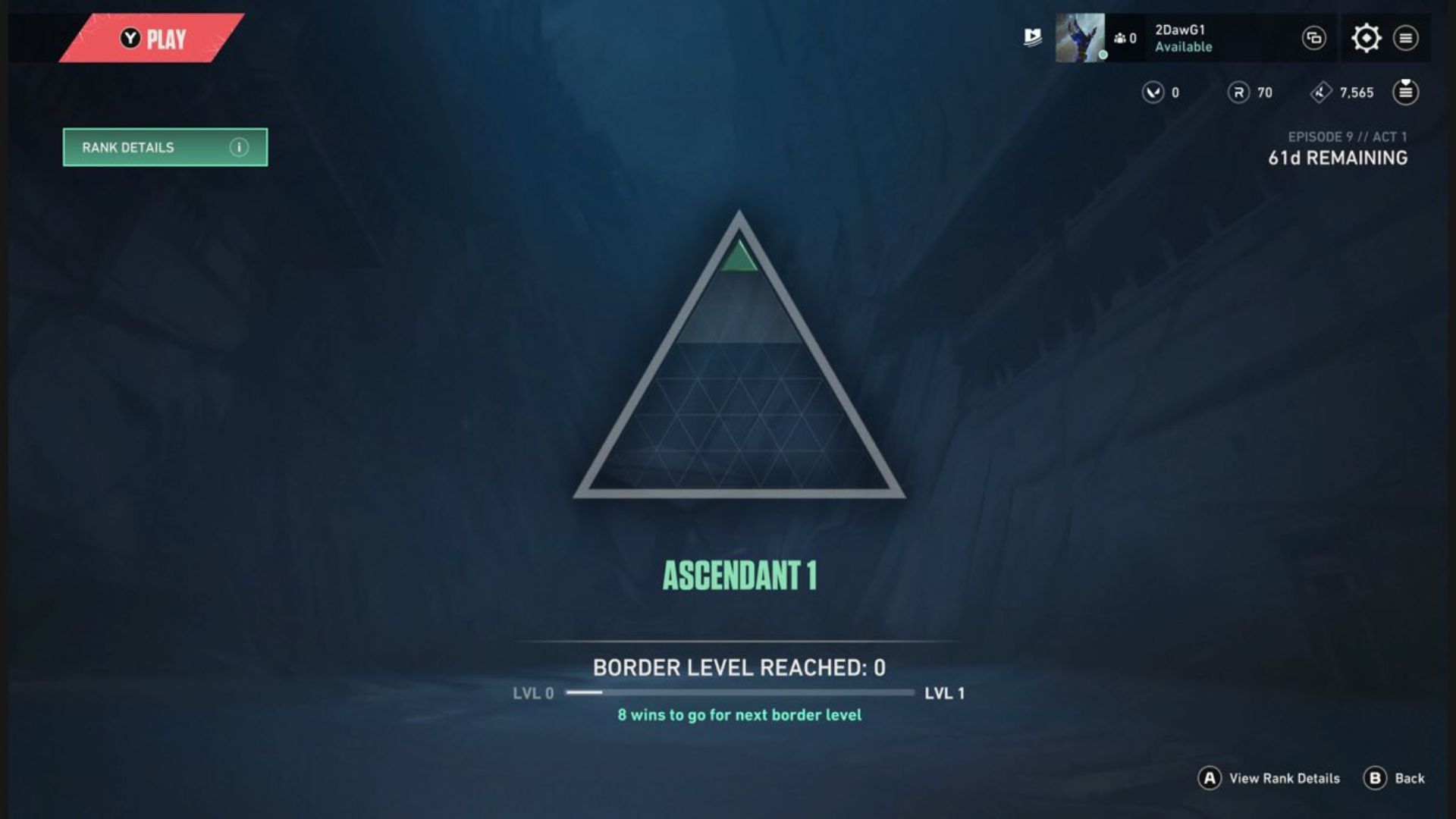
Task: Click the Kingdom Credits icon showing 7,565
Action: [1319, 93]
